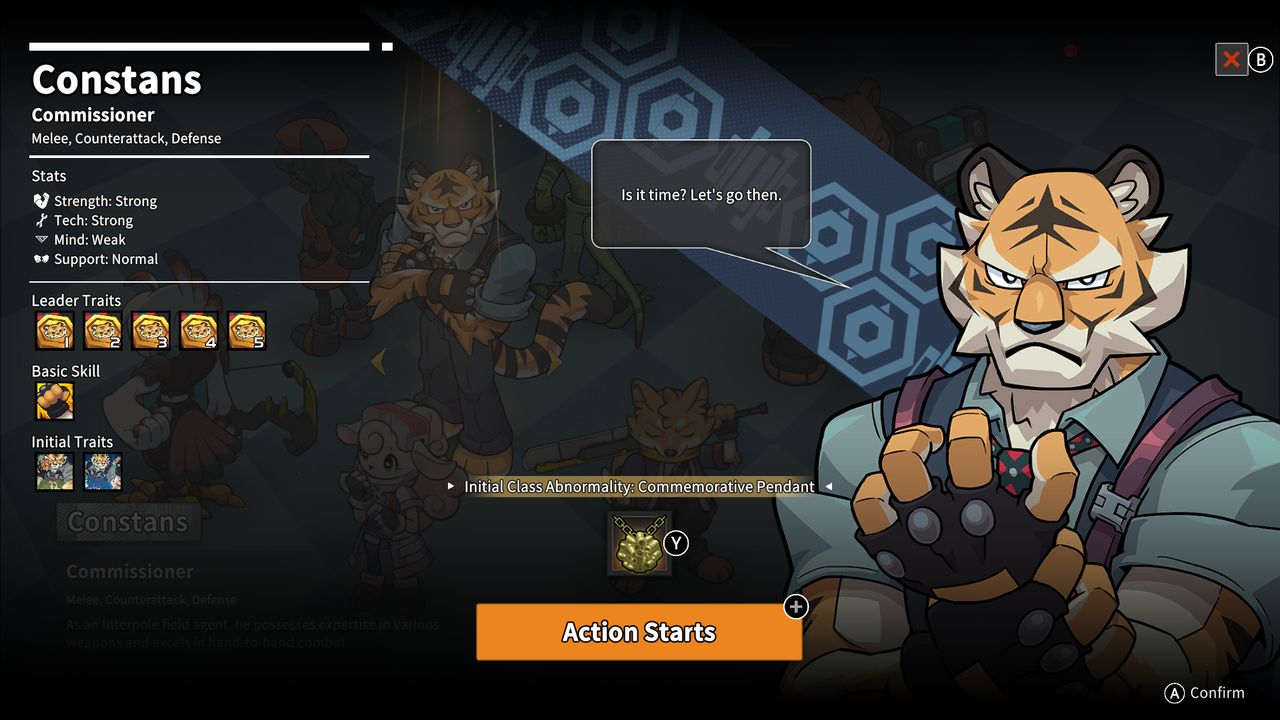The image size is (1280, 720).
Task: Click the Y button prompt beside the pendant
Action: [675, 543]
